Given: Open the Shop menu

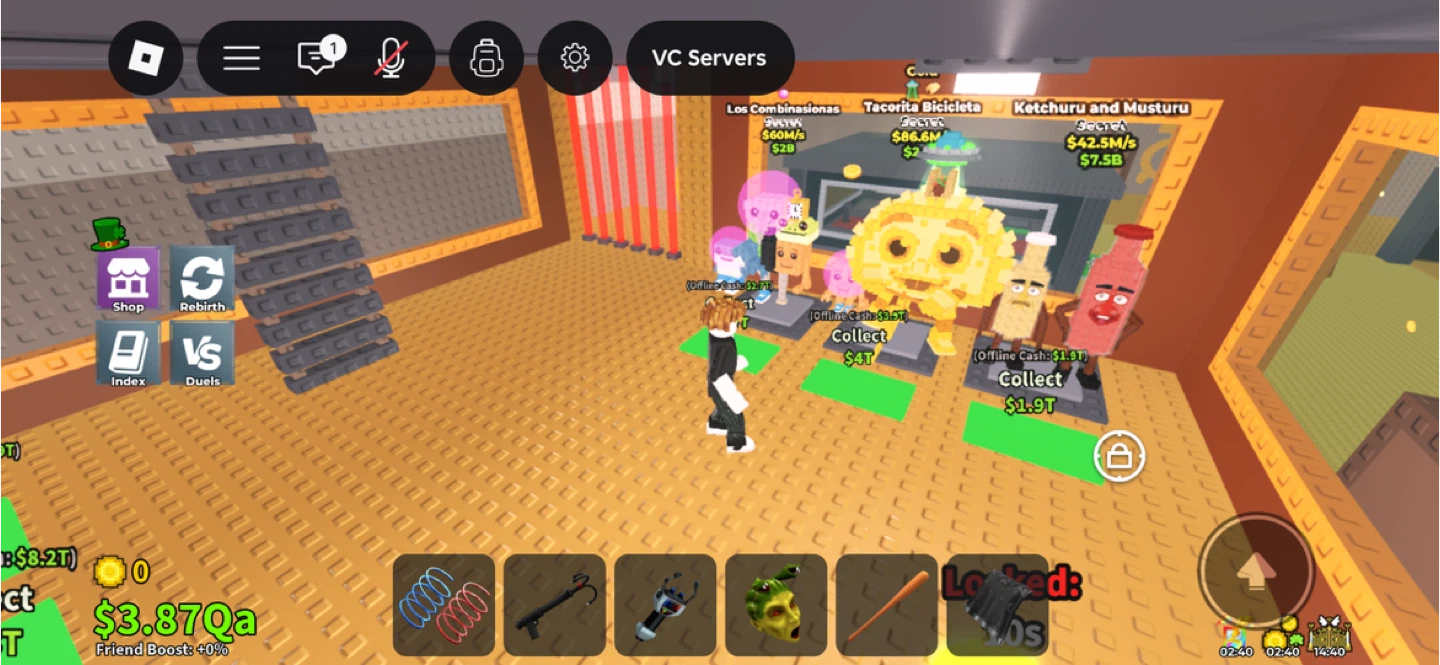Looking at the screenshot, I should (128, 279).
